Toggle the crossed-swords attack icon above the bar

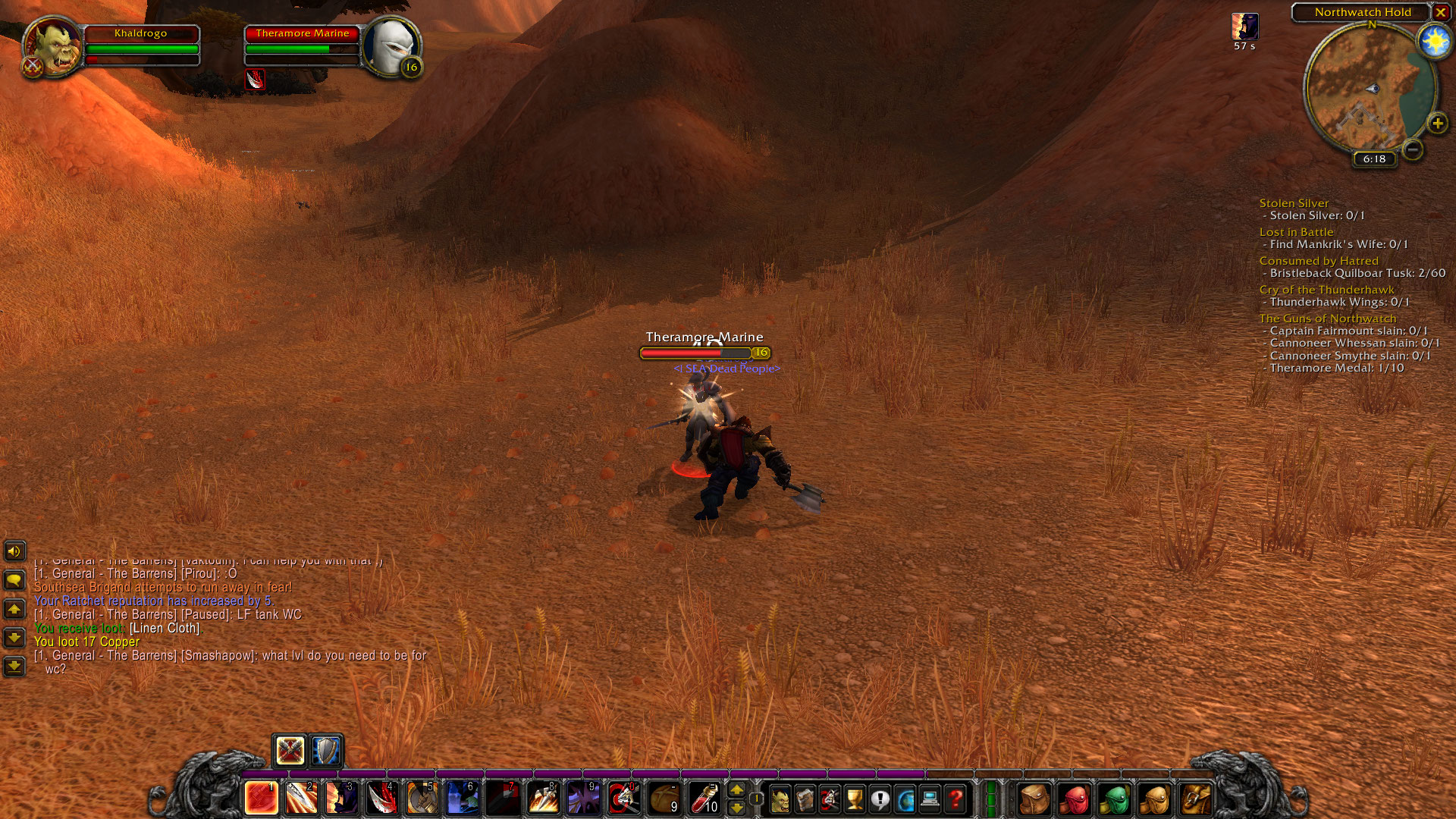click(290, 752)
